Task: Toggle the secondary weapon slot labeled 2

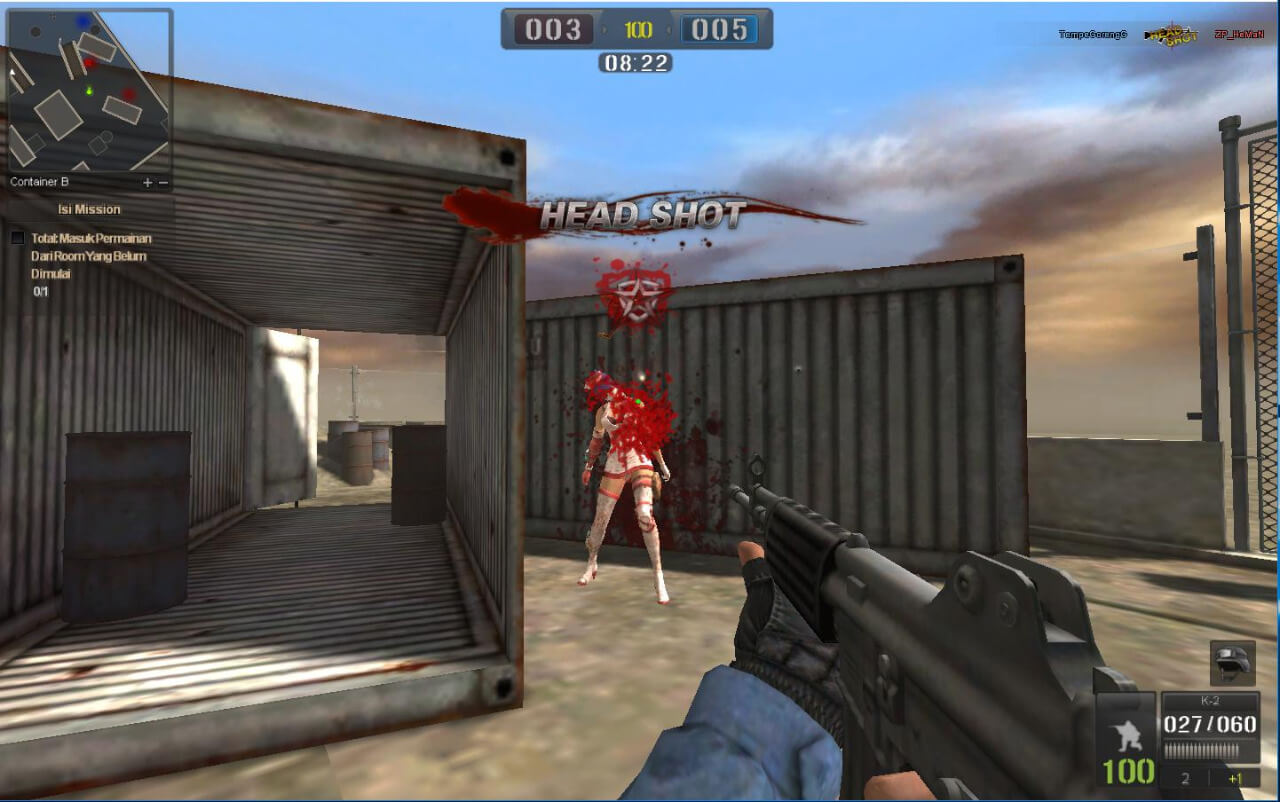Action: pyautogui.click(x=1184, y=777)
